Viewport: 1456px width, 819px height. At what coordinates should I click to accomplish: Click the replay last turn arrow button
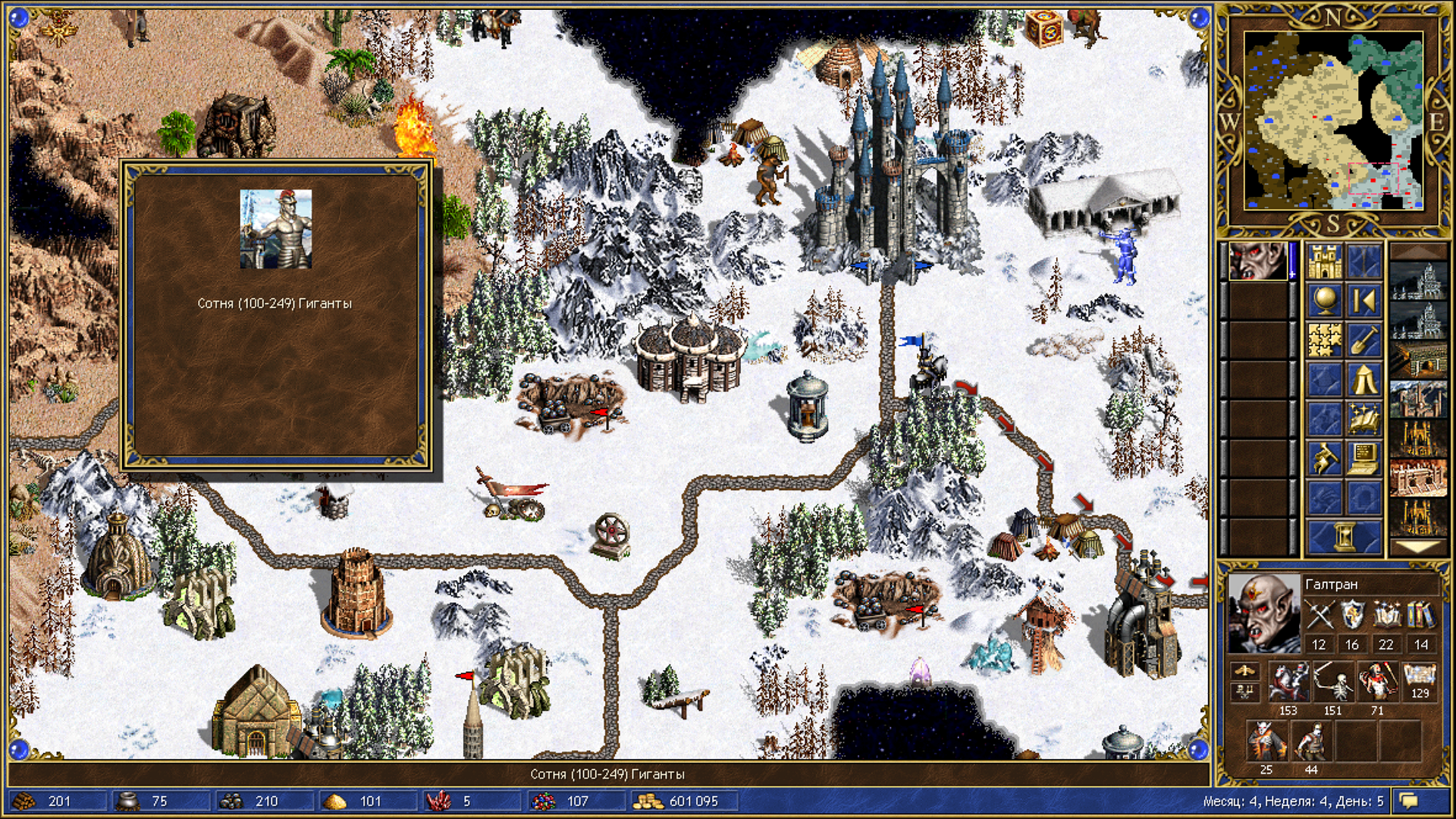pos(1363,301)
